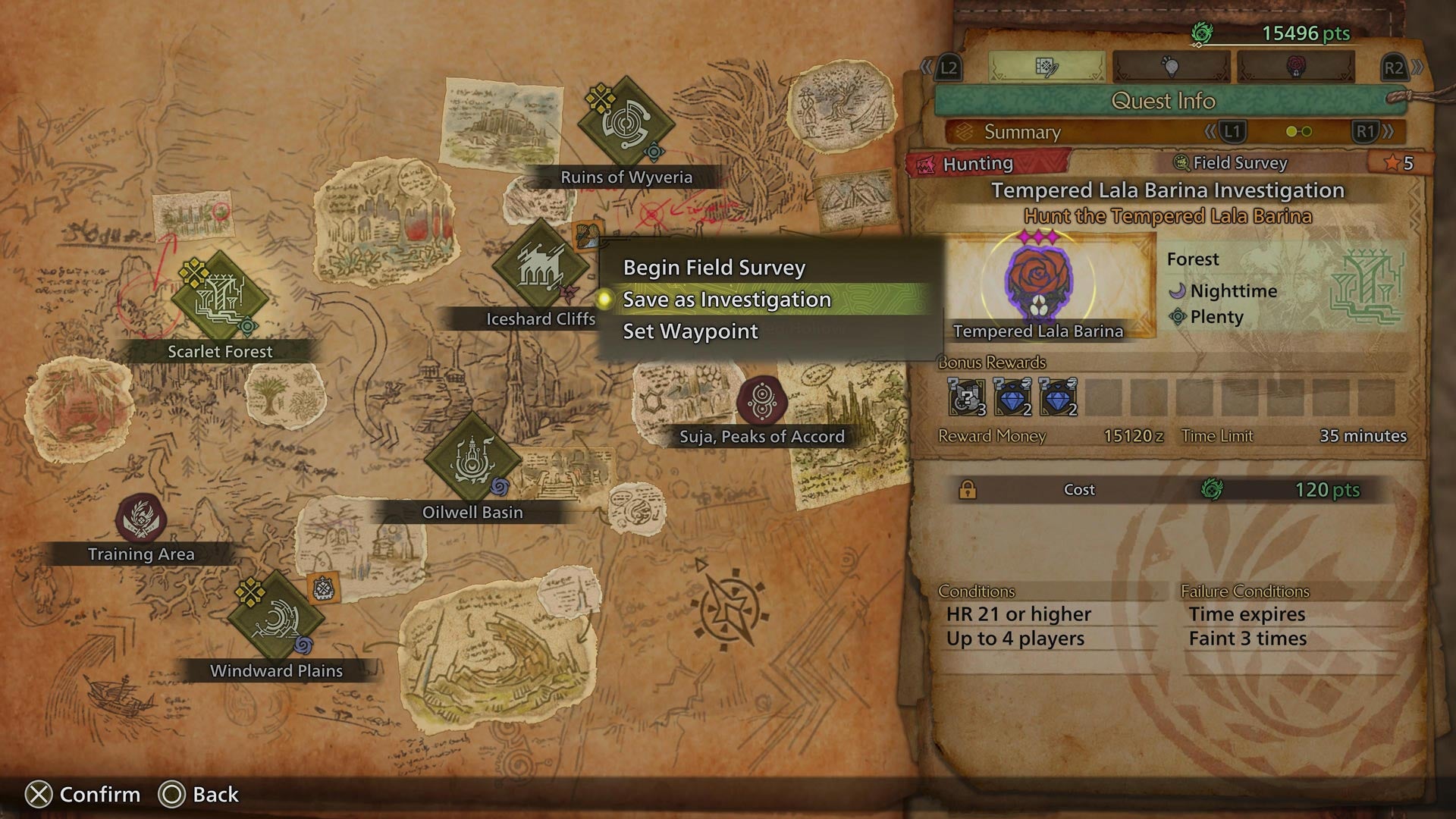Switch to the lightbulb info tab
This screenshot has width=1456, height=819.
click(x=1172, y=67)
